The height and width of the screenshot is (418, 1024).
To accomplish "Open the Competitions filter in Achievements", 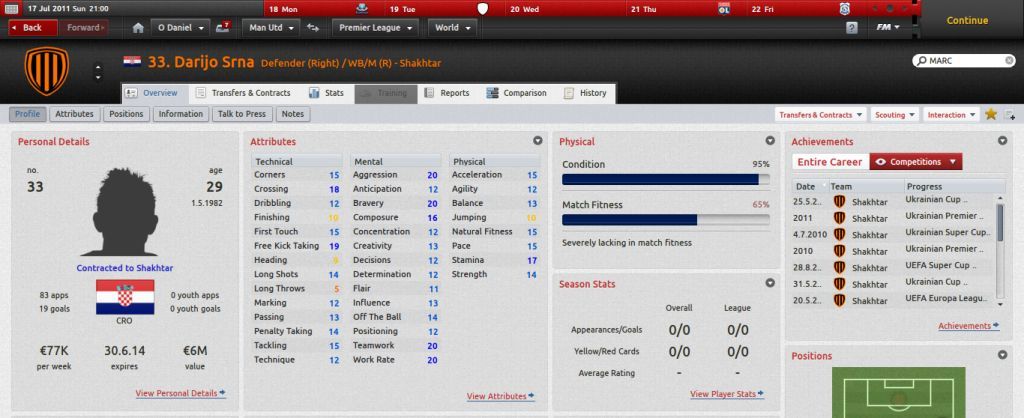I will pyautogui.click(x=916, y=161).
